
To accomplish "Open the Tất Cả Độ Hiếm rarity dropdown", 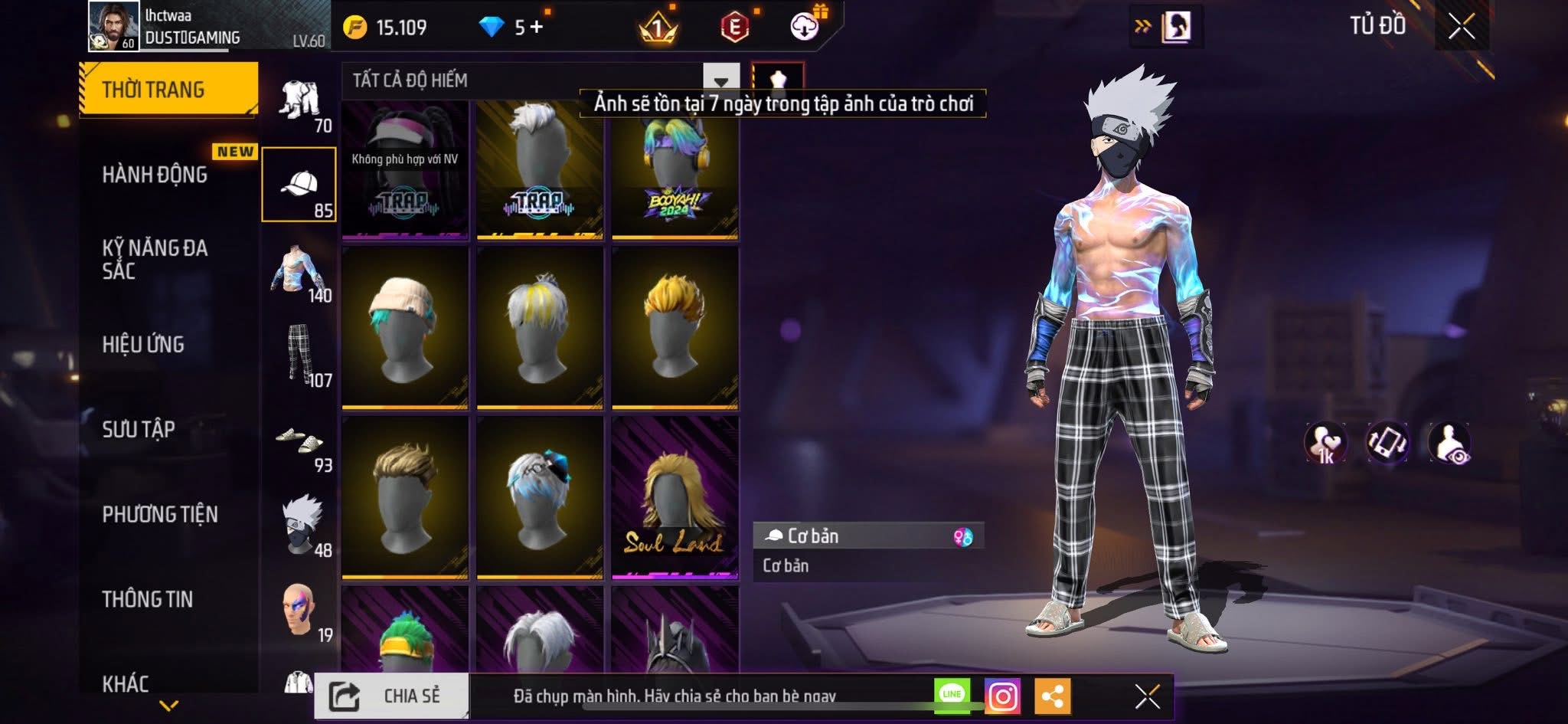I will pos(720,80).
